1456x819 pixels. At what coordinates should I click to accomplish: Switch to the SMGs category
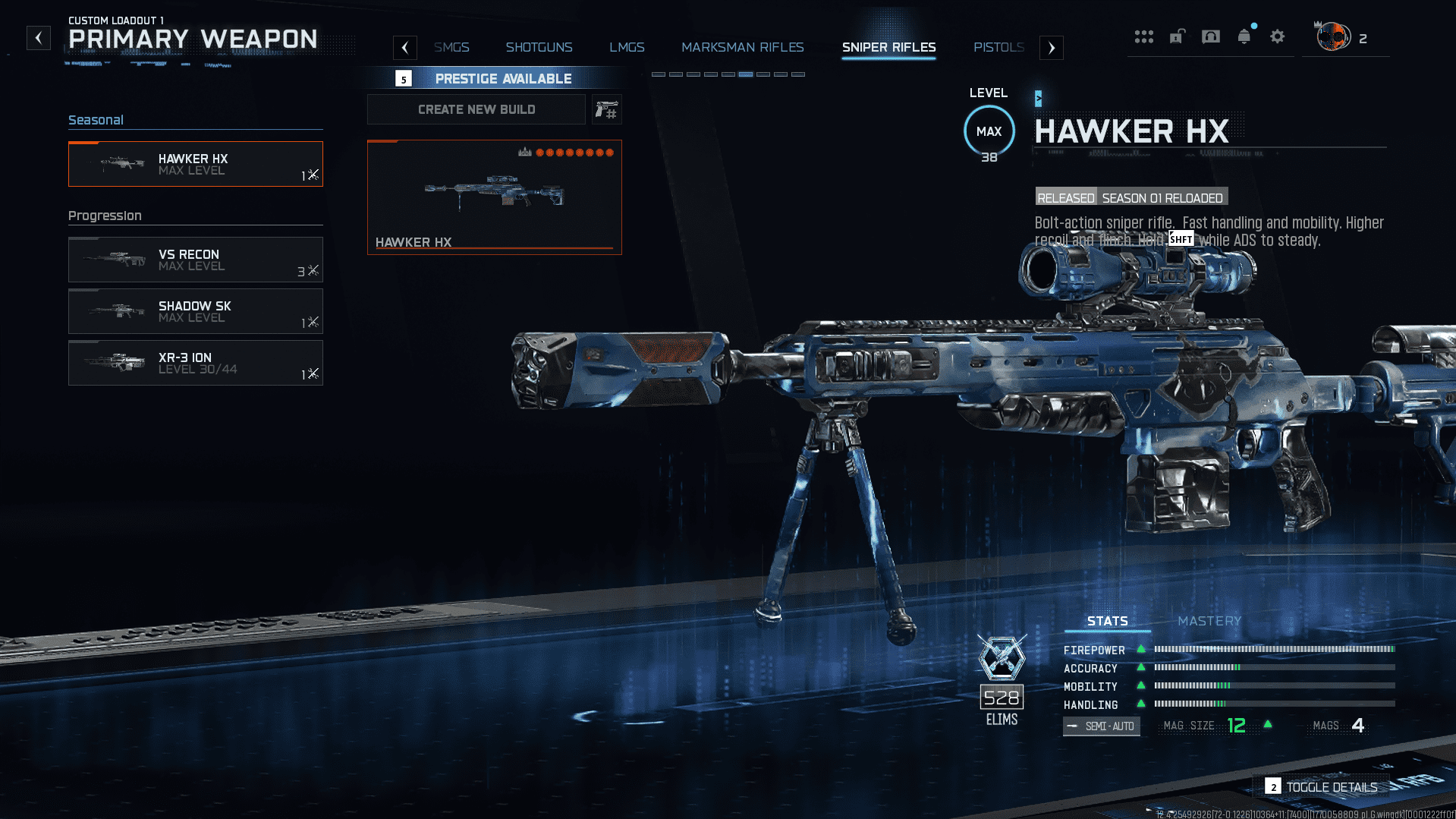pos(451,47)
